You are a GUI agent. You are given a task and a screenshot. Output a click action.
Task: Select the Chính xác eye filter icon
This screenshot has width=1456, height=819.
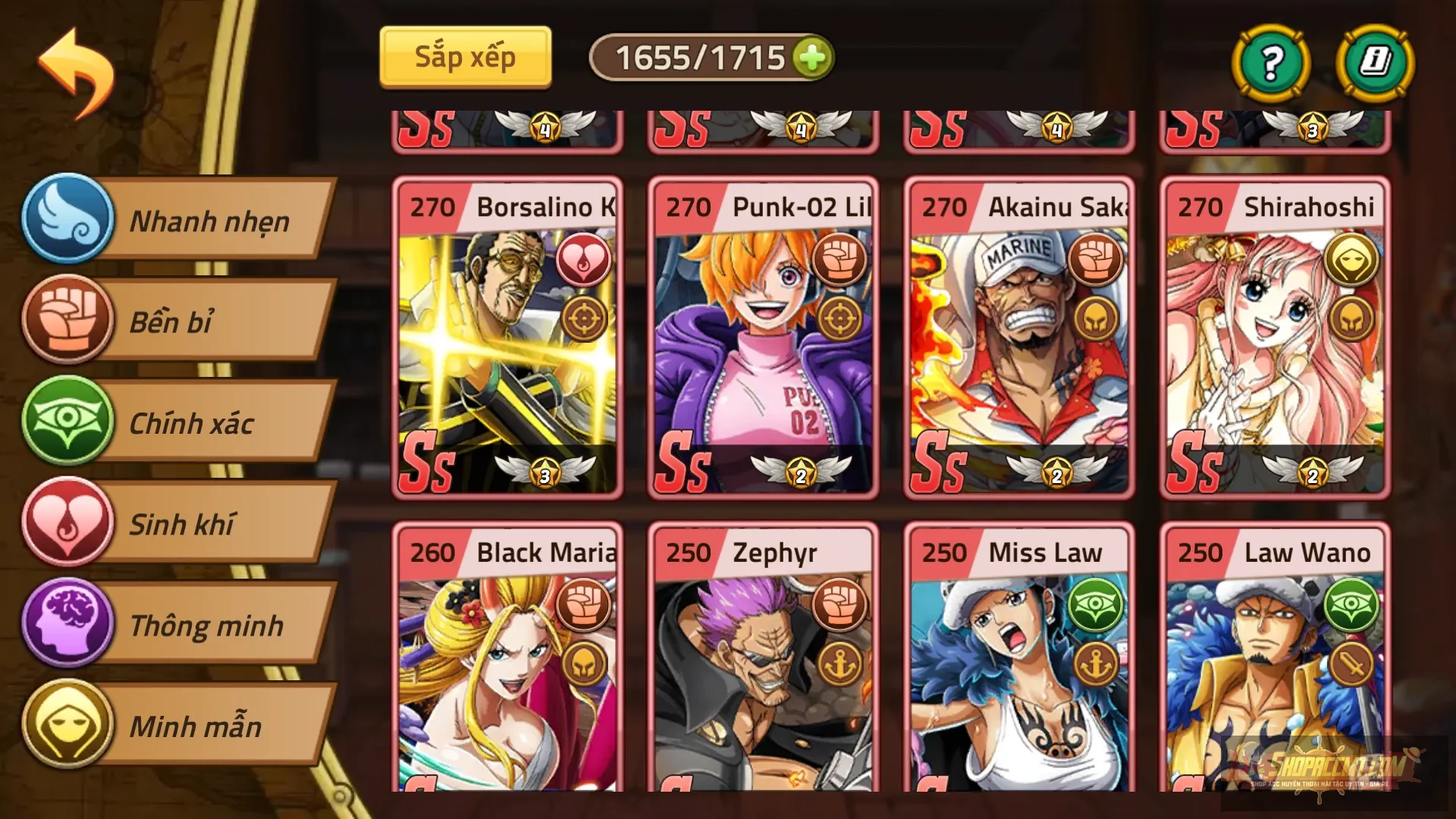click(x=68, y=423)
